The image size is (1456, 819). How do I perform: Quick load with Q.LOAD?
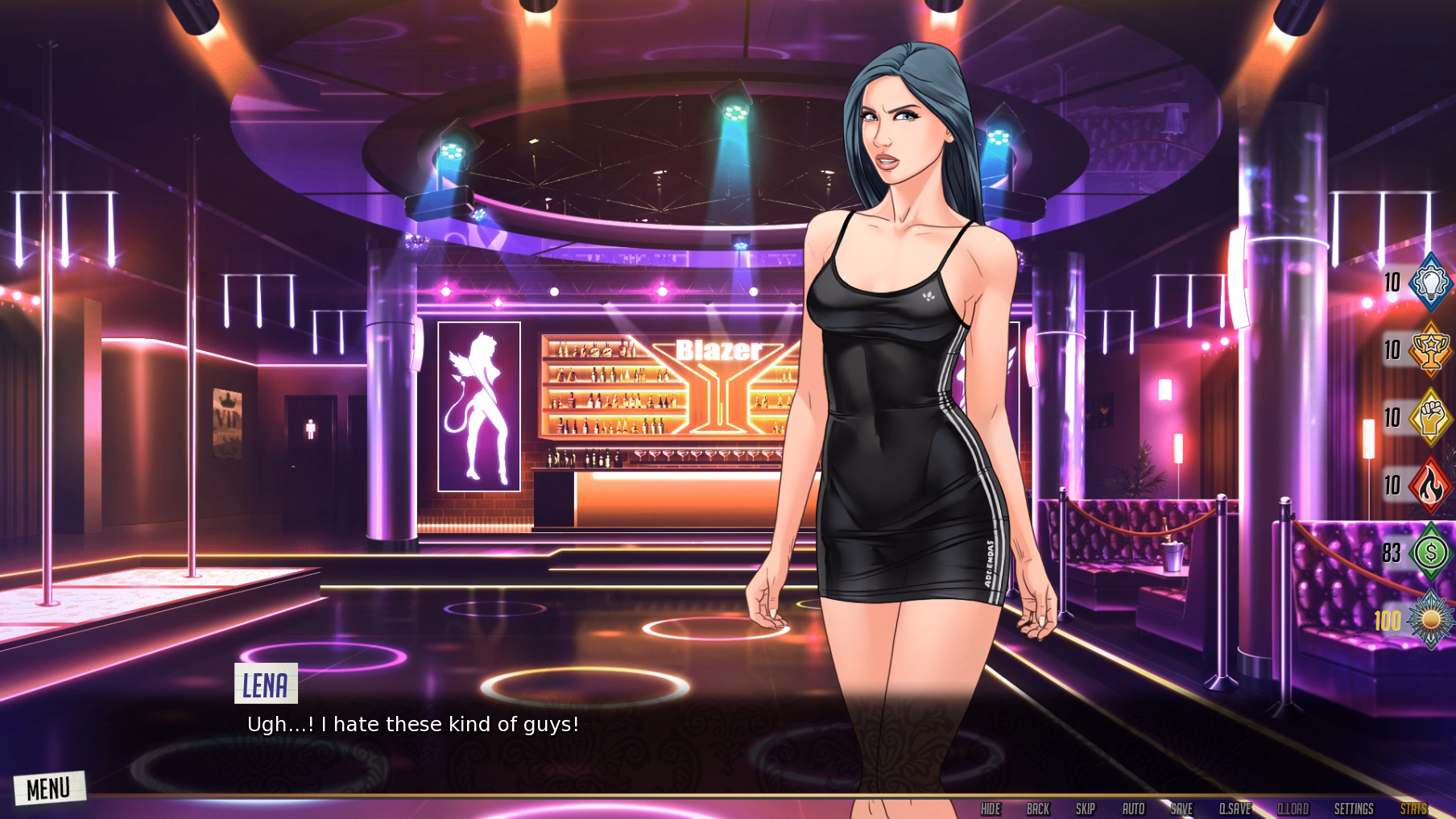tap(1293, 809)
